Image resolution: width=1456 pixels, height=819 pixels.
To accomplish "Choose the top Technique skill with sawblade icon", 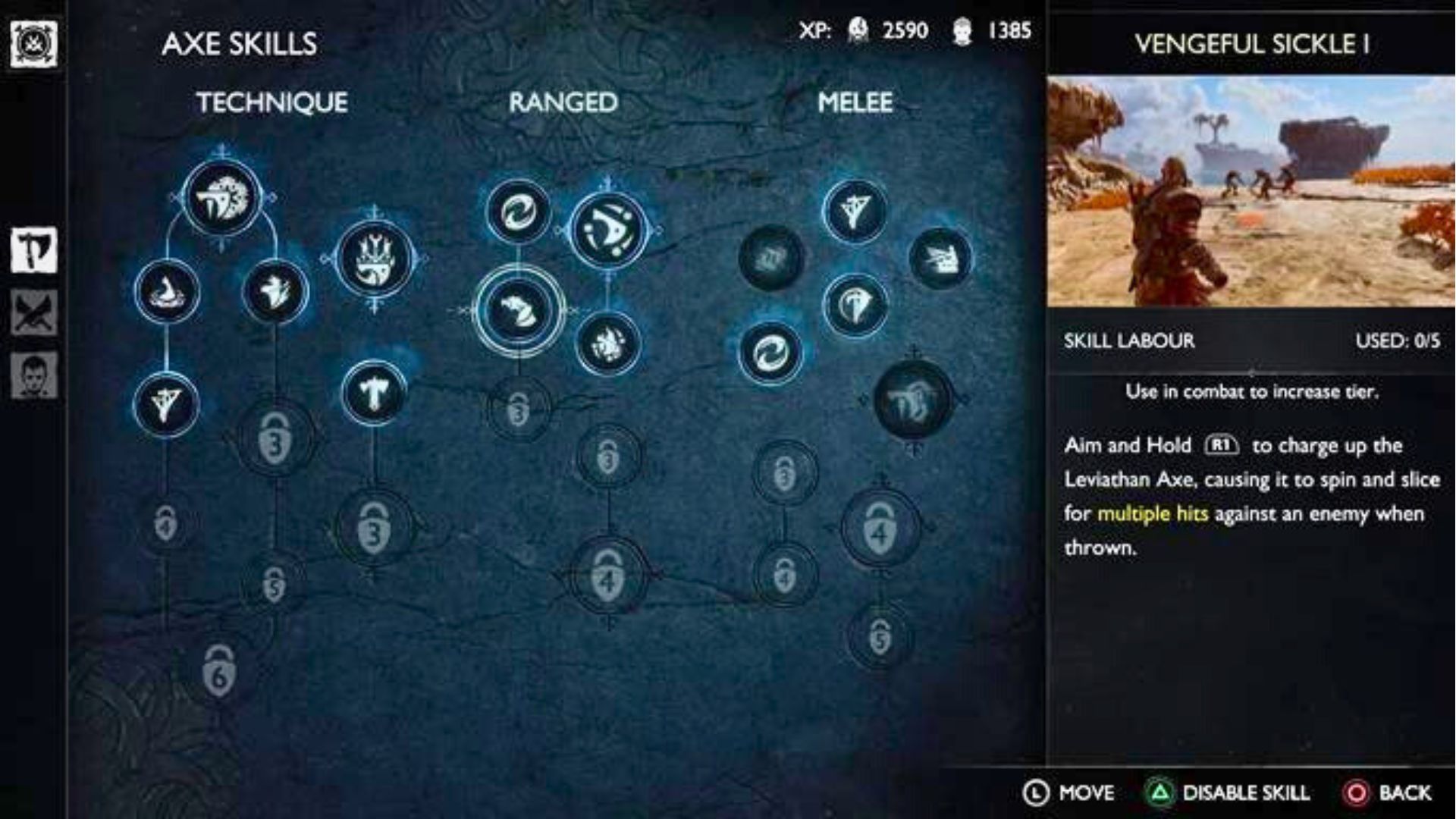I will [x=222, y=199].
